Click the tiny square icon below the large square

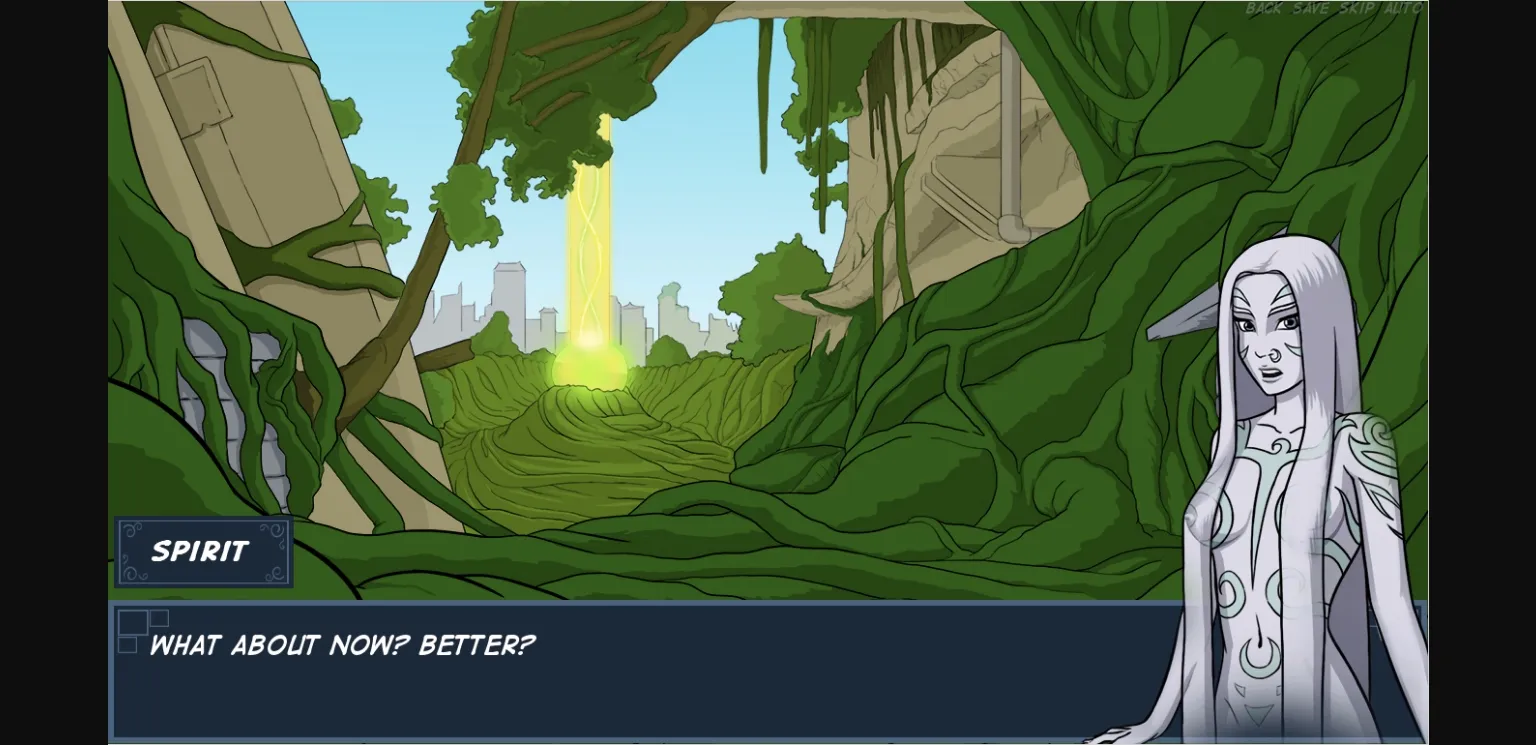(x=128, y=645)
